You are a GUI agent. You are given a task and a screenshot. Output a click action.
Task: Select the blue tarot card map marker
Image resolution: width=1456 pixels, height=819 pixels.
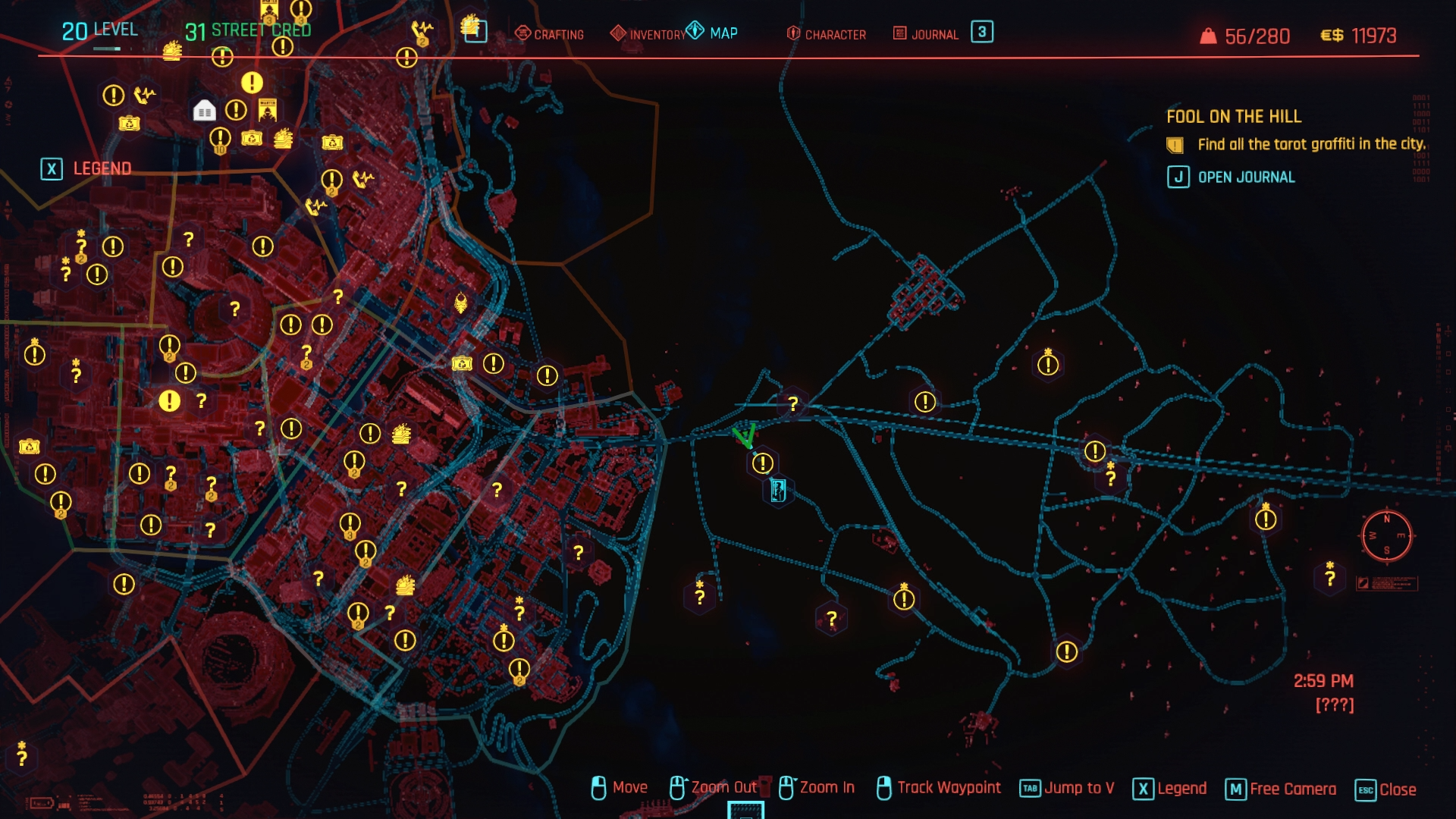pyautogui.click(x=777, y=491)
